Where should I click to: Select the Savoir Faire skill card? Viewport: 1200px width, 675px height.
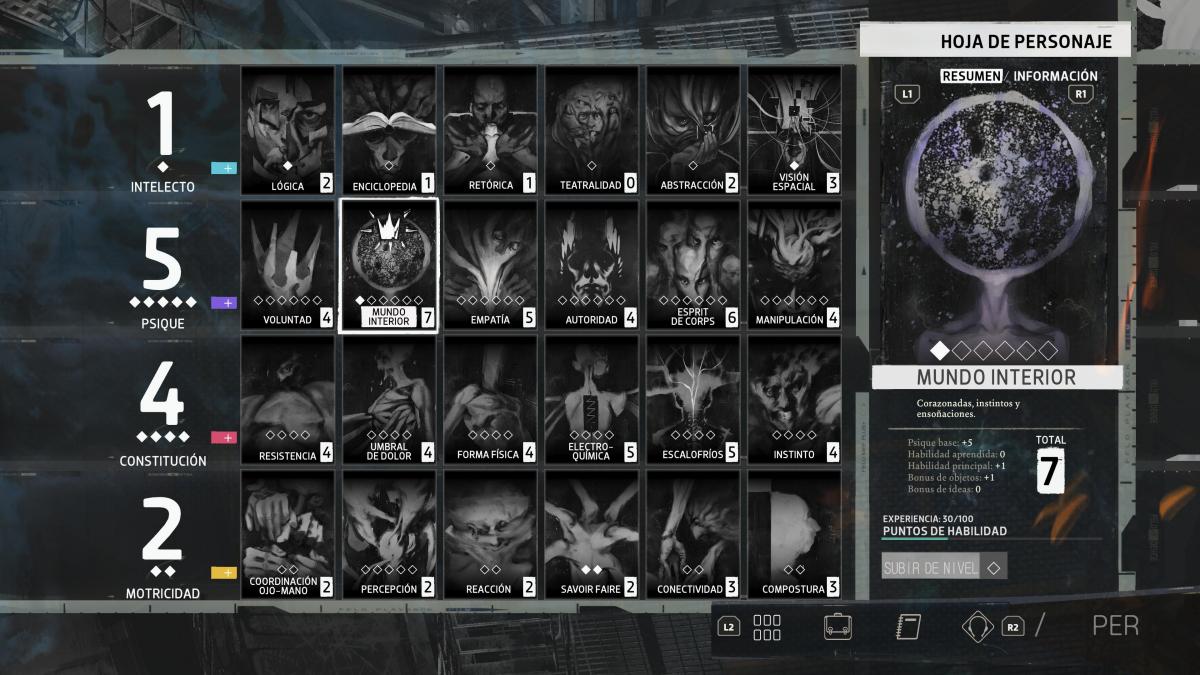click(591, 534)
